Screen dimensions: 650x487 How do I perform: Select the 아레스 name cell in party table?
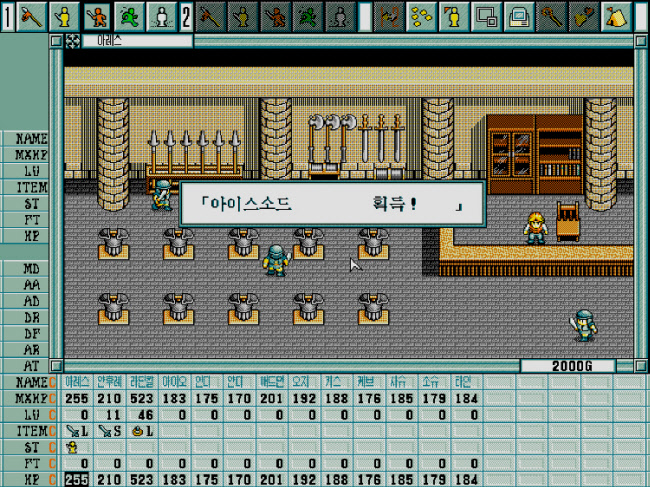pyautogui.click(x=77, y=382)
